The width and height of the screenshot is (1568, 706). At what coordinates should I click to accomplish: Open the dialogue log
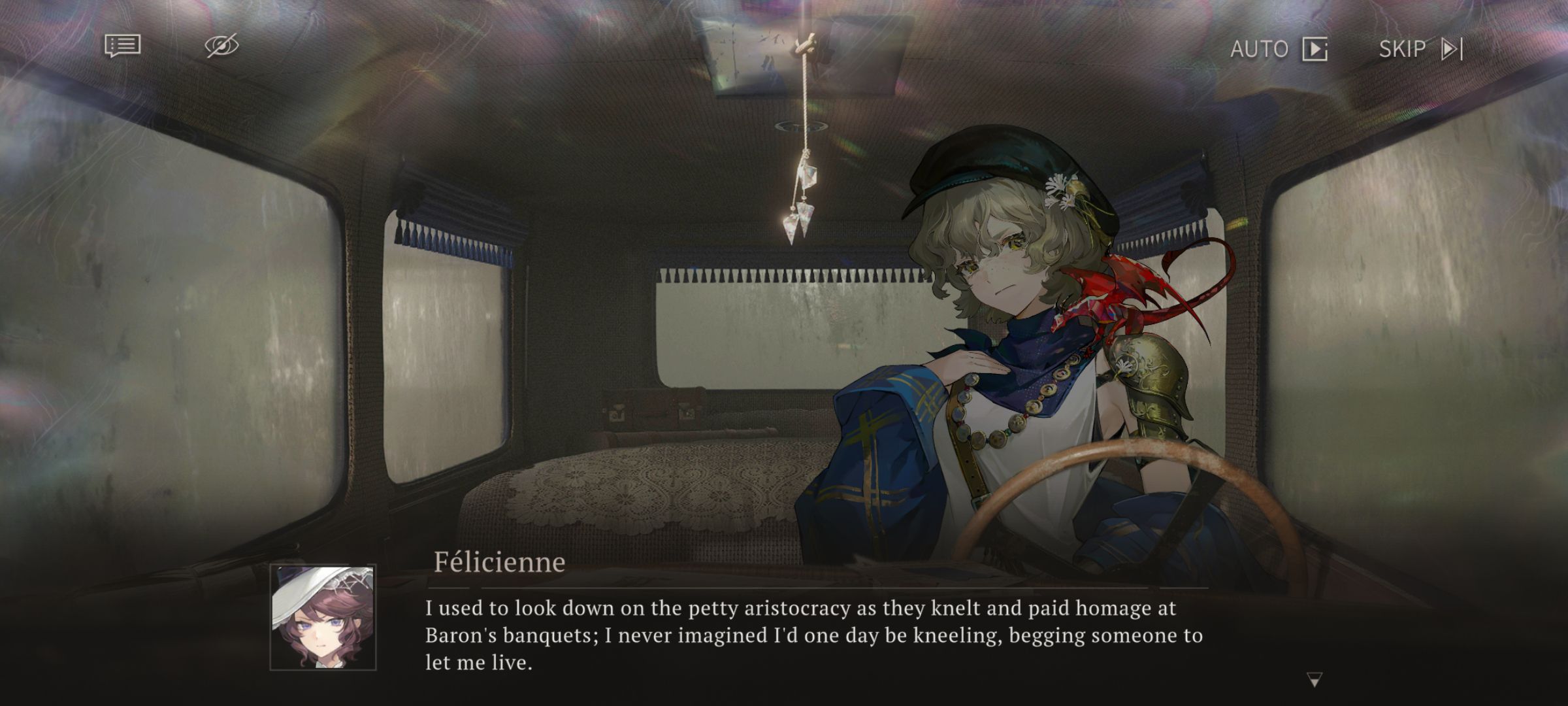click(x=122, y=46)
